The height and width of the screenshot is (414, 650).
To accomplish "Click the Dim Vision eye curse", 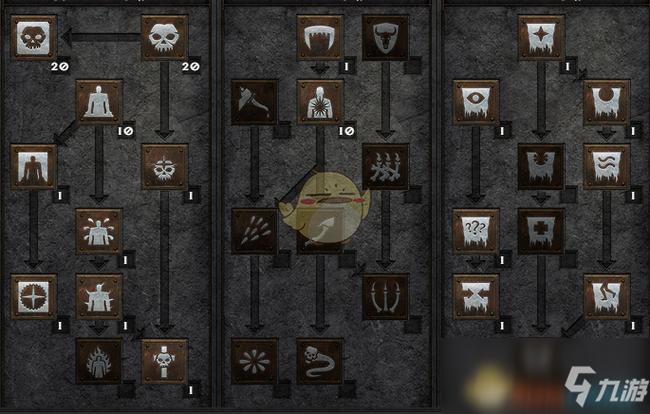I will pos(476,103).
